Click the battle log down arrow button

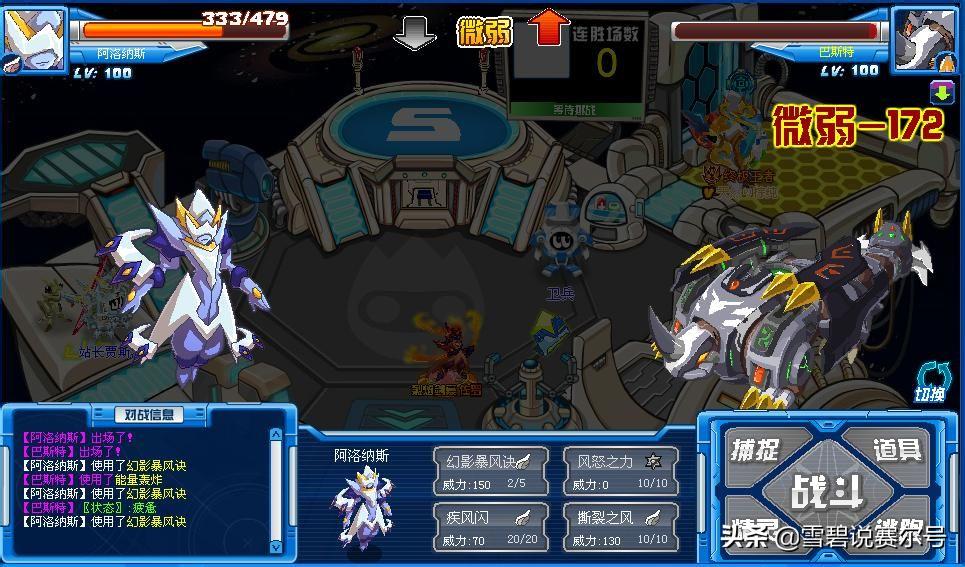pos(277,546)
